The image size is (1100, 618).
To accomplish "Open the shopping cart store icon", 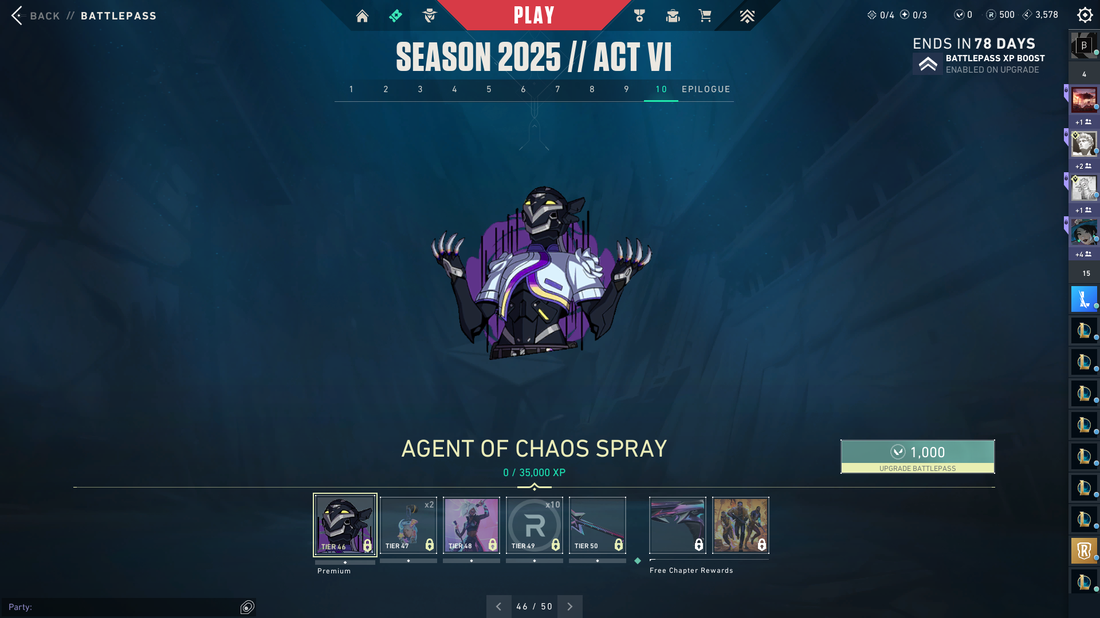I will point(705,16).
